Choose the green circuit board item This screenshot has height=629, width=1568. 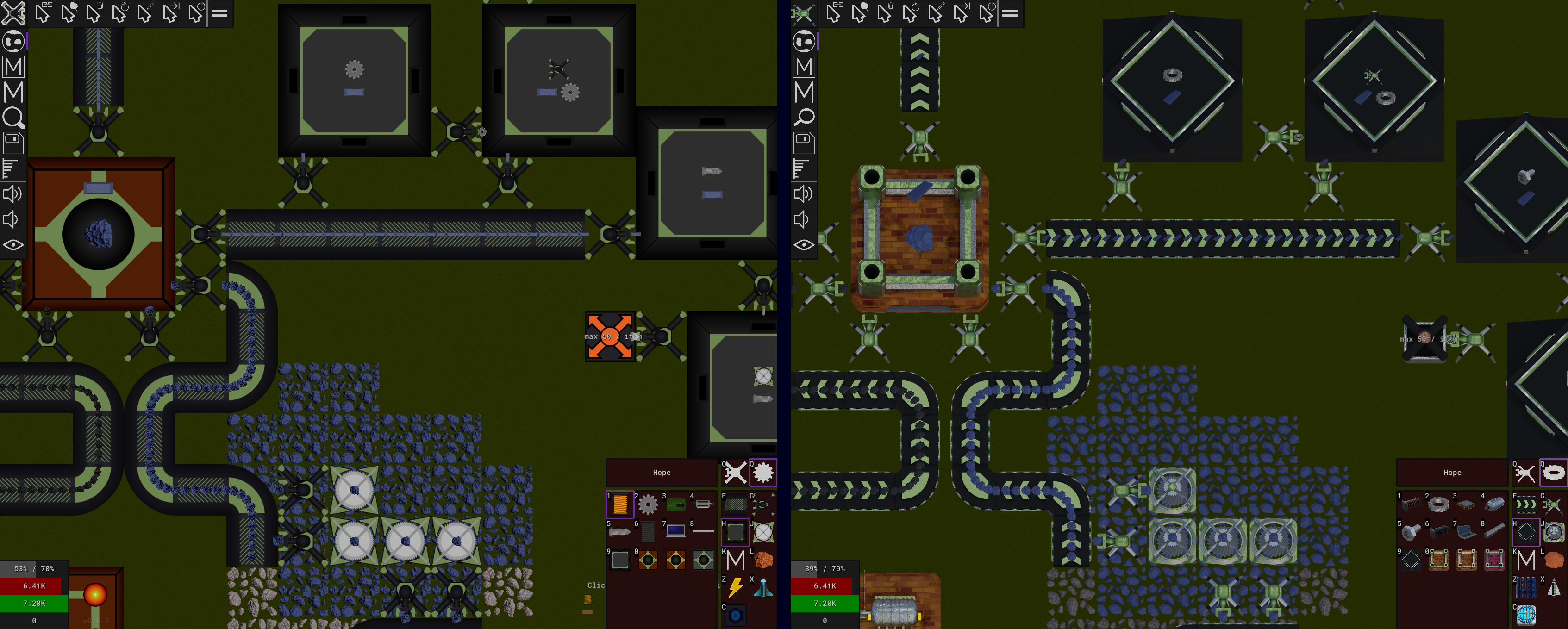675,504
